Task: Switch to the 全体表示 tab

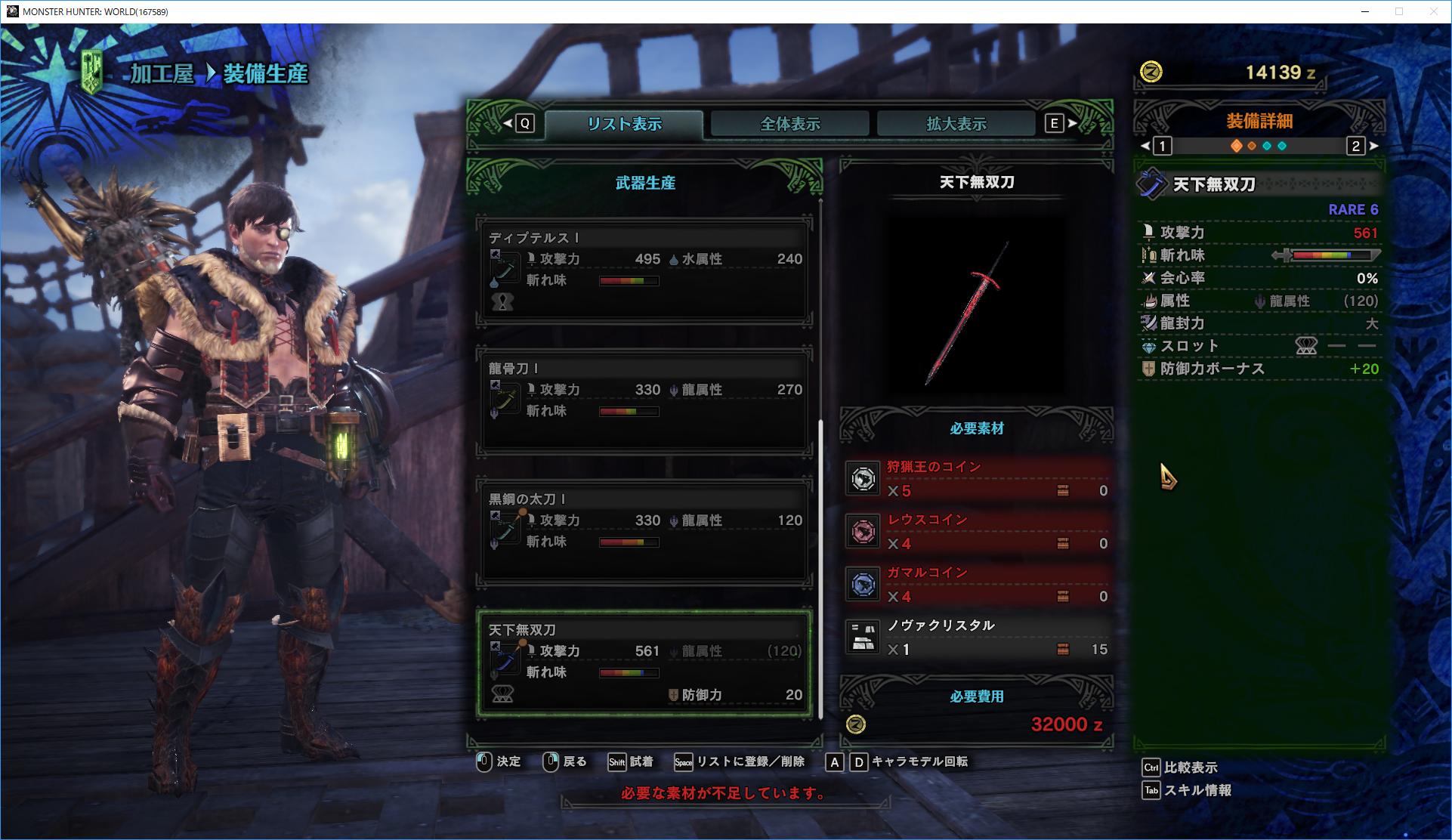Action: click(789, 122)
